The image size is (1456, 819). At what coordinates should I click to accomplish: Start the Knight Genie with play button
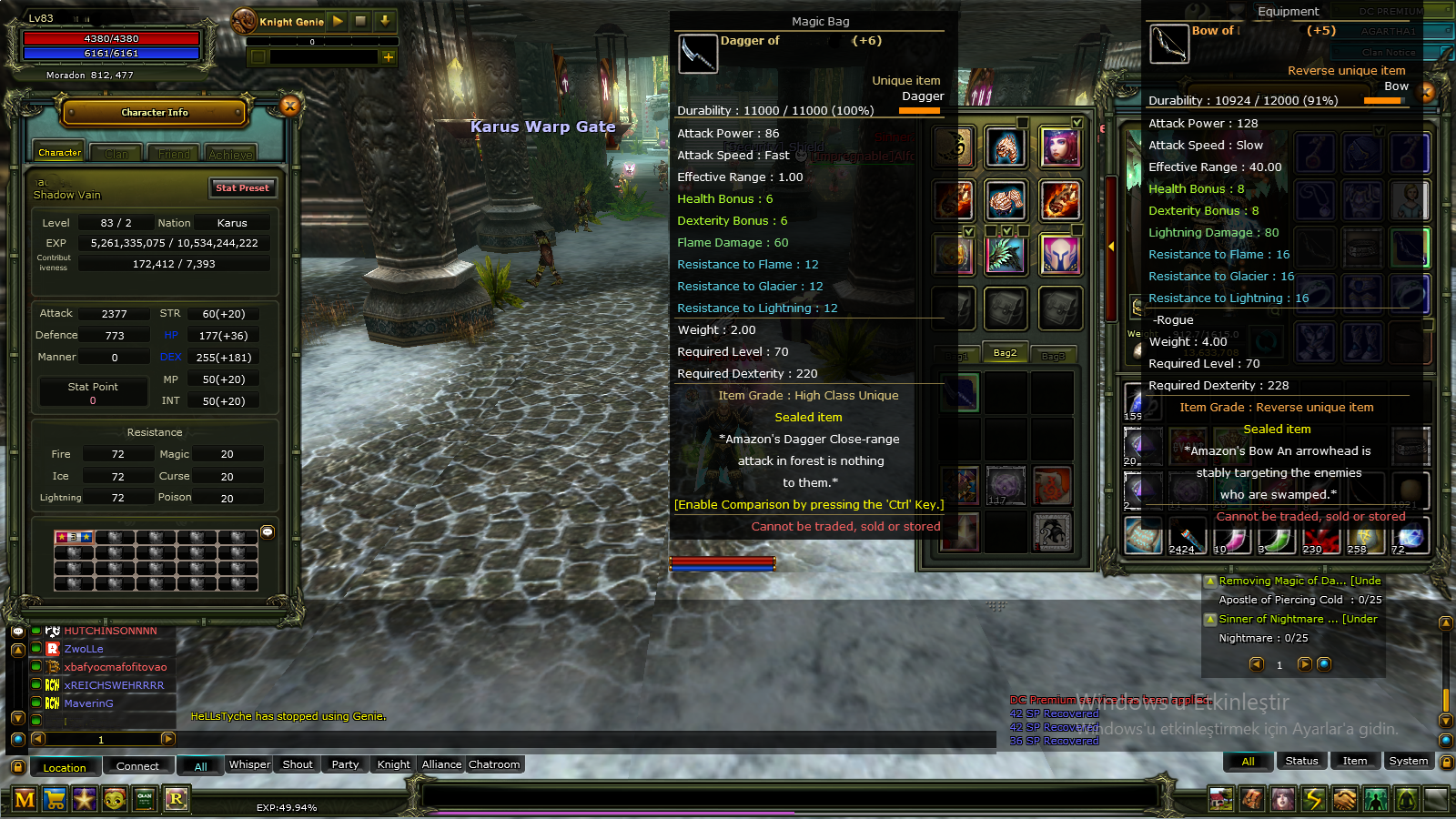tap(337, 21)
